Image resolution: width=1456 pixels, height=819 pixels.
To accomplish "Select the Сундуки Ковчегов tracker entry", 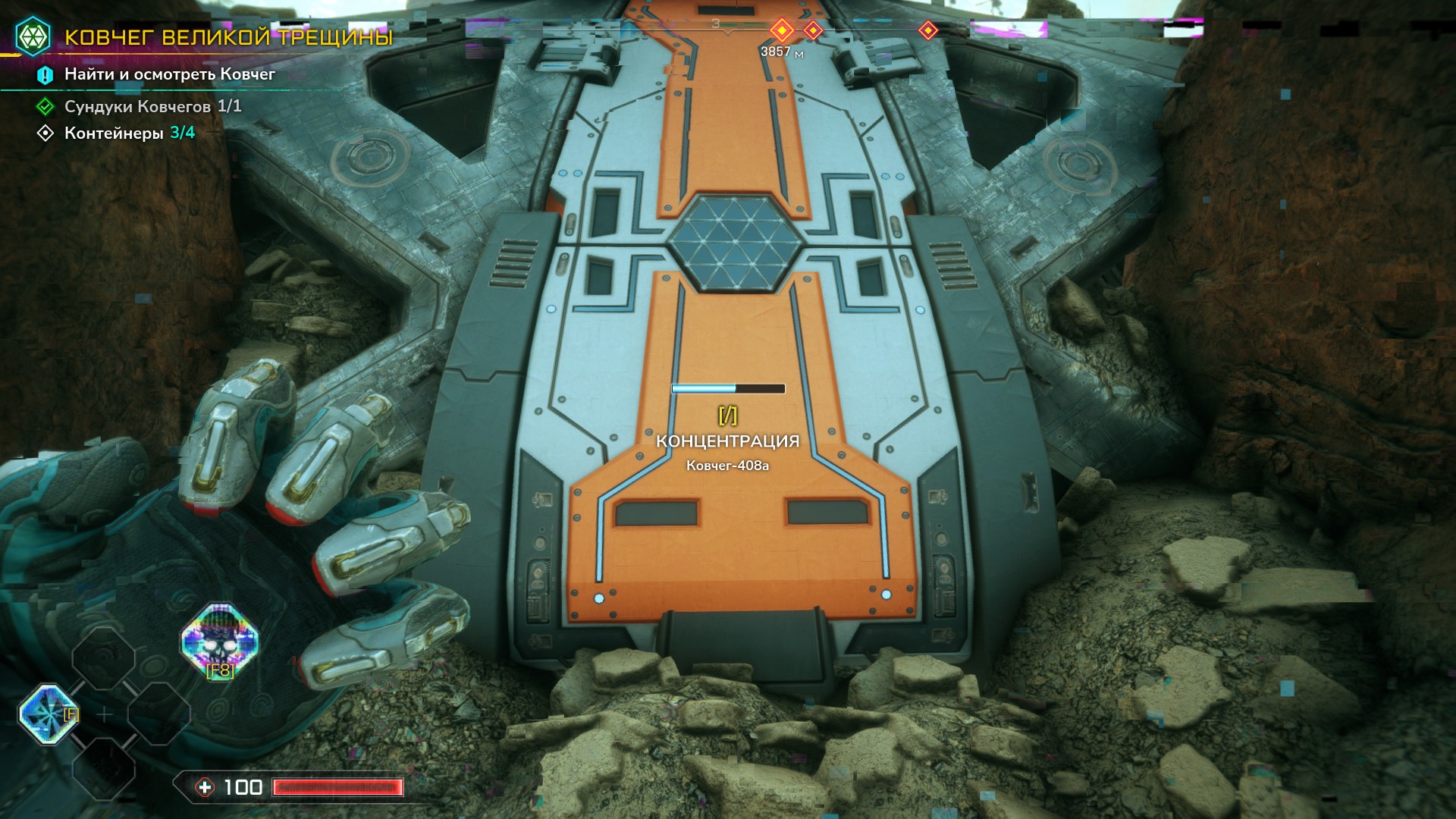I will point(152,106).
